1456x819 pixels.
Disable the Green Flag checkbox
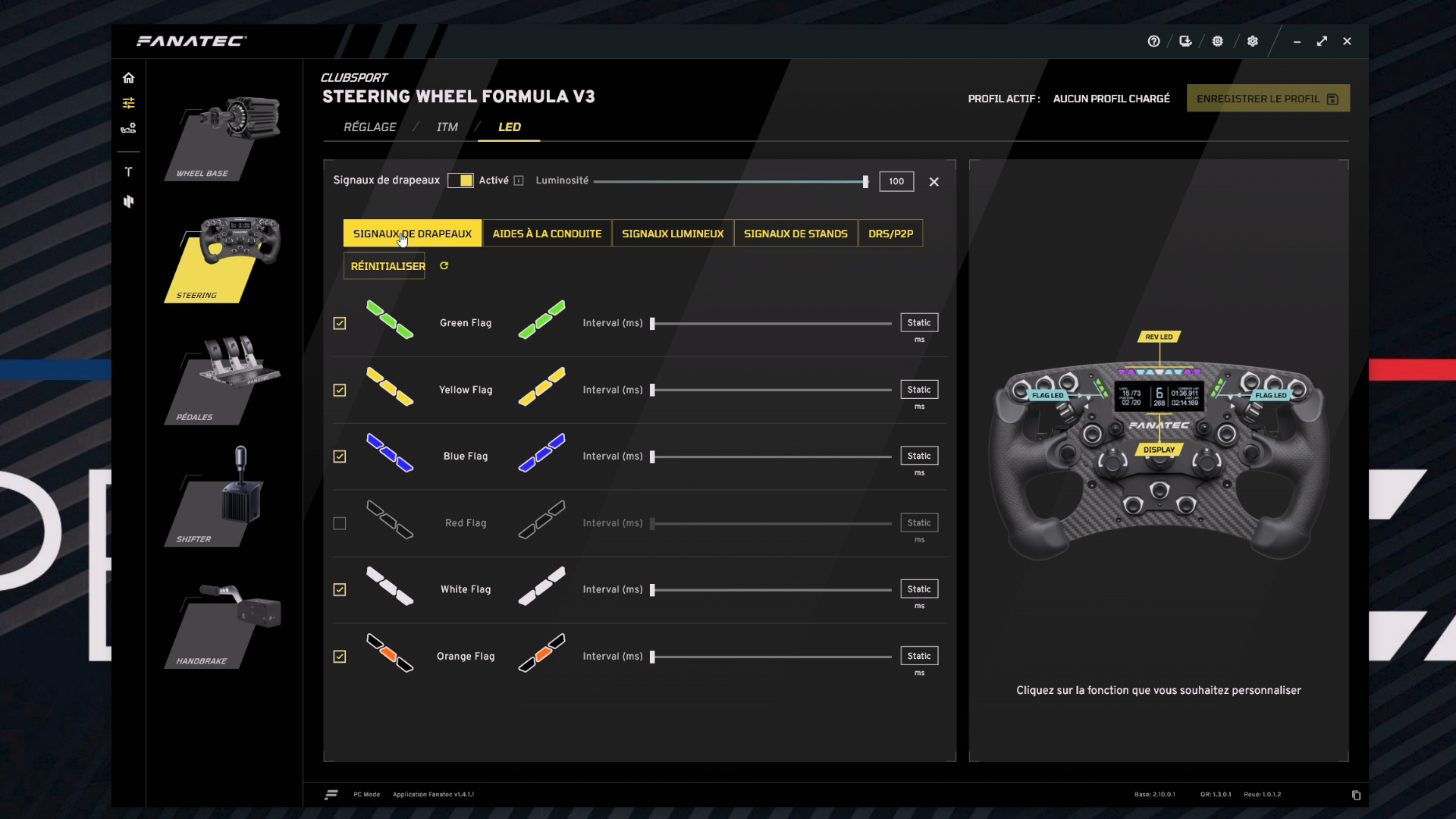click(x=340, y=323)
